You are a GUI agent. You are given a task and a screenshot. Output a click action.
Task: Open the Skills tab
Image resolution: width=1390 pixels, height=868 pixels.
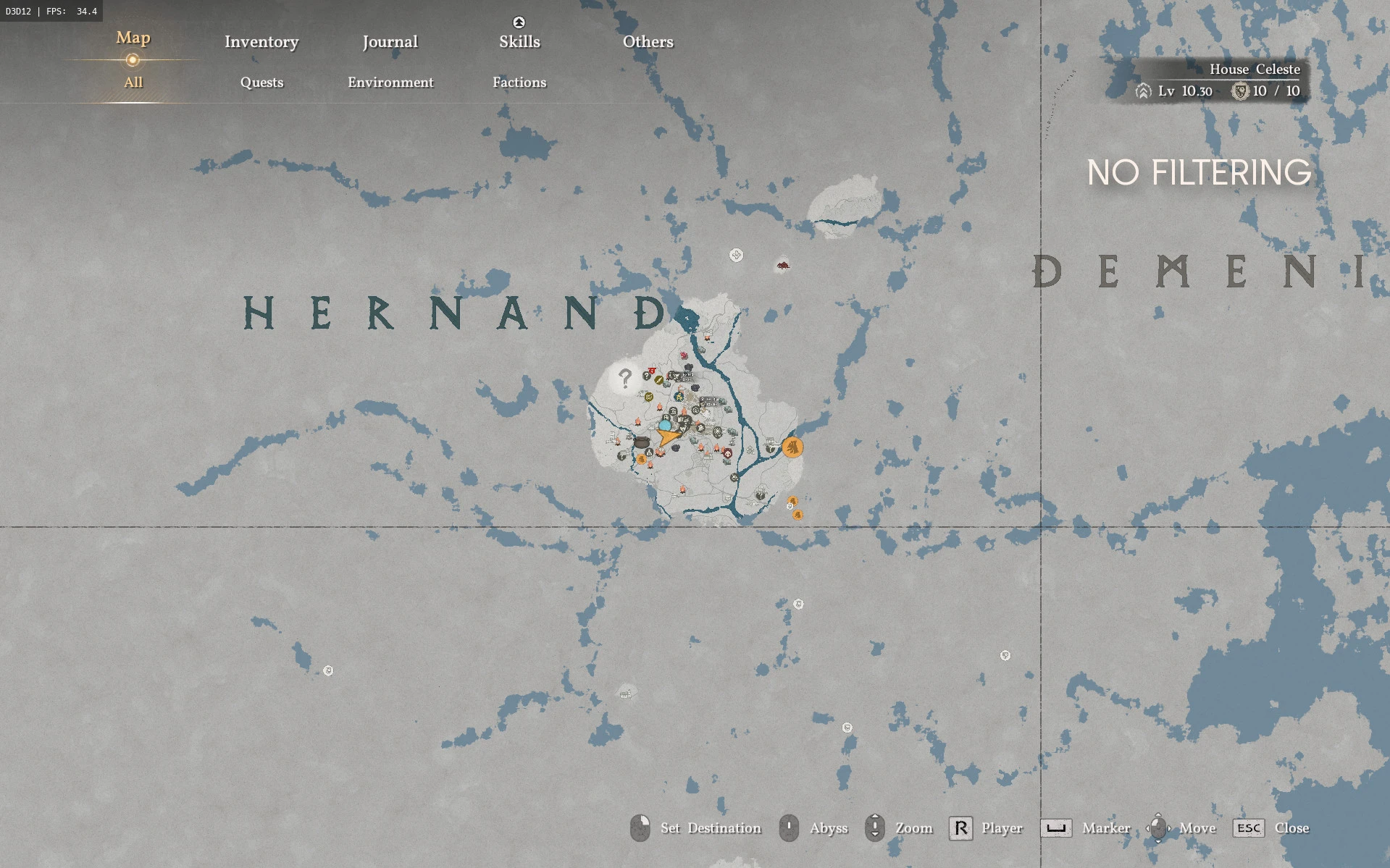click(x=519, y=42)
